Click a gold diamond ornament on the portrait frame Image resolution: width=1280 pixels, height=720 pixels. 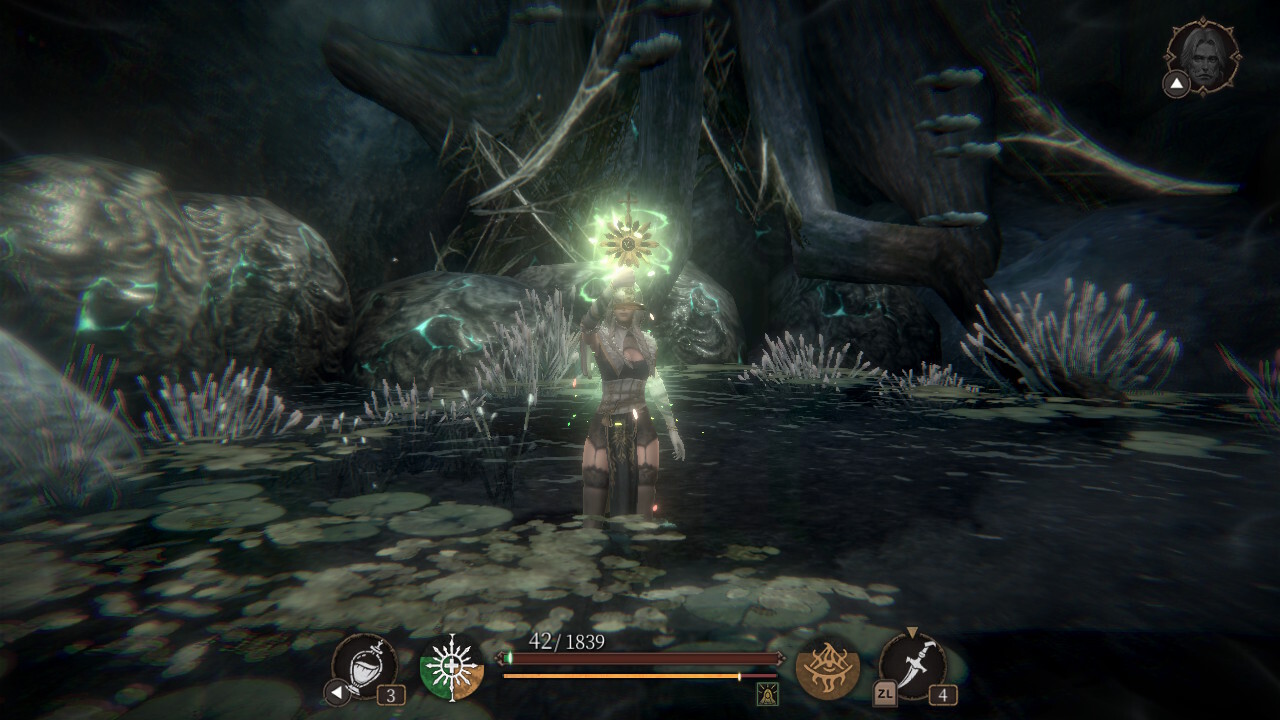(1203, 20)
